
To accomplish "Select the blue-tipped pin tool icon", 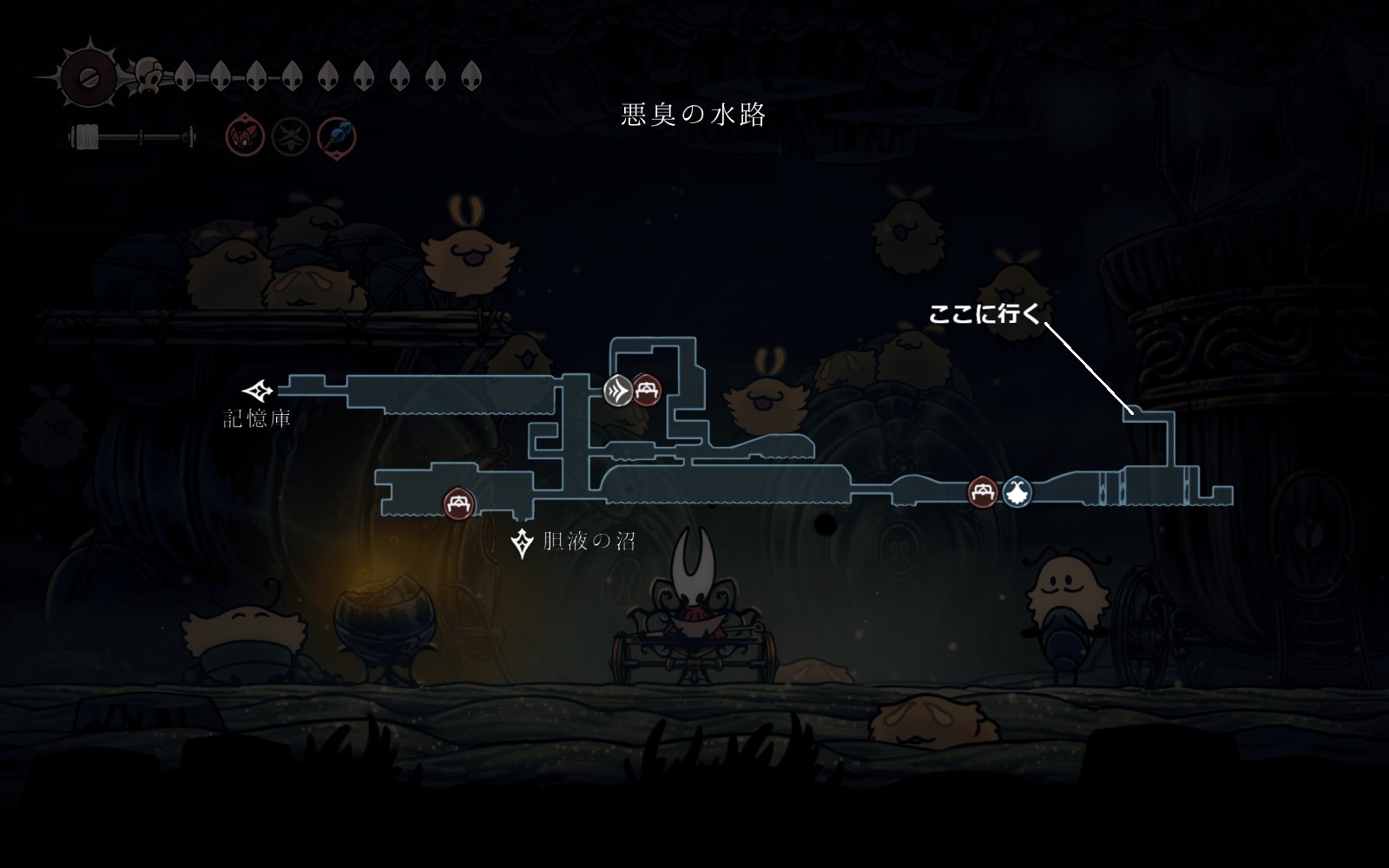I will pyautogui.click(x=336, y=137).
